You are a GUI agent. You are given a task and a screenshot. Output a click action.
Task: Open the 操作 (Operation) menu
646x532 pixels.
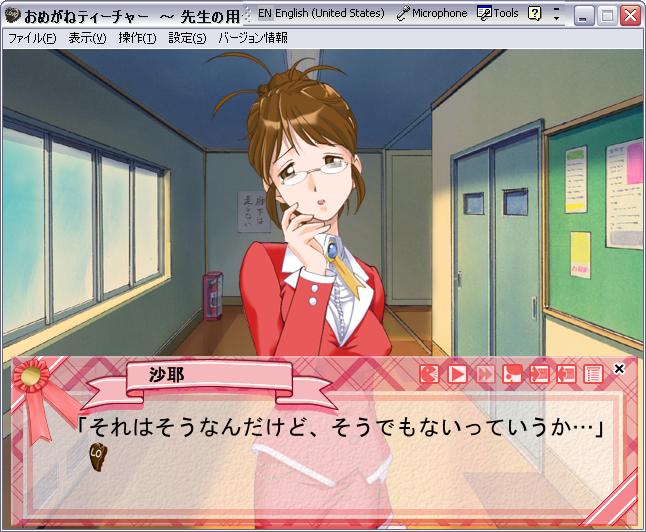click(x=137, y=38)
